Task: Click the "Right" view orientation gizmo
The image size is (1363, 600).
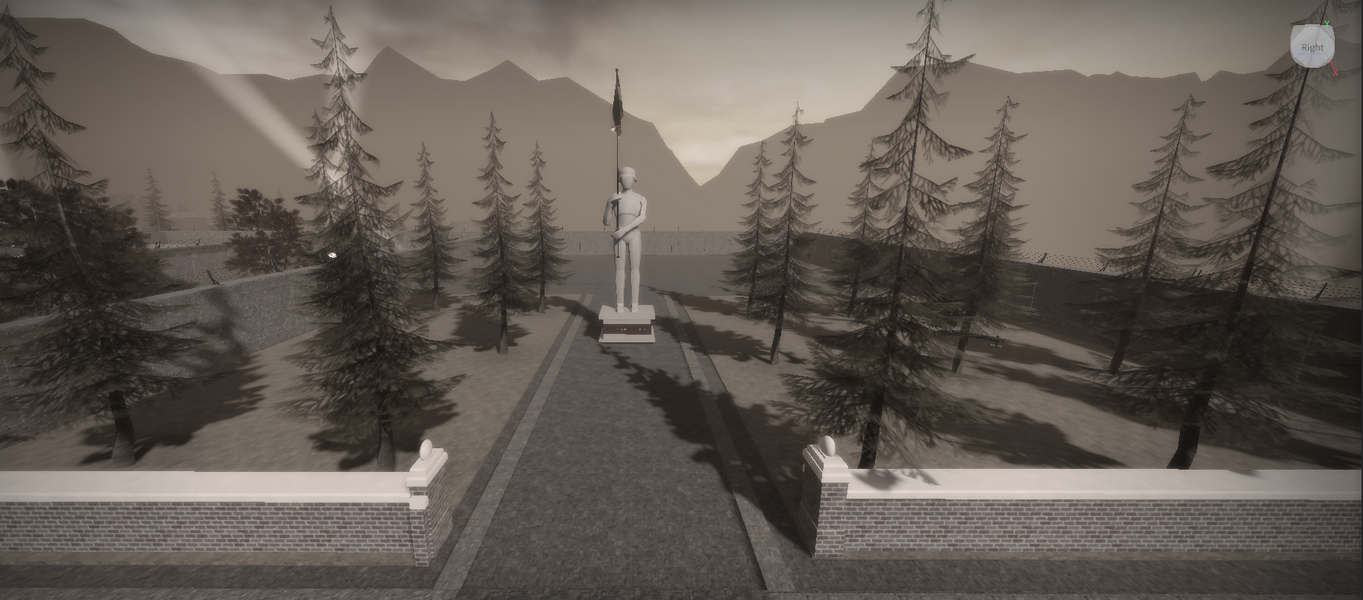Action: [1312, 47]
